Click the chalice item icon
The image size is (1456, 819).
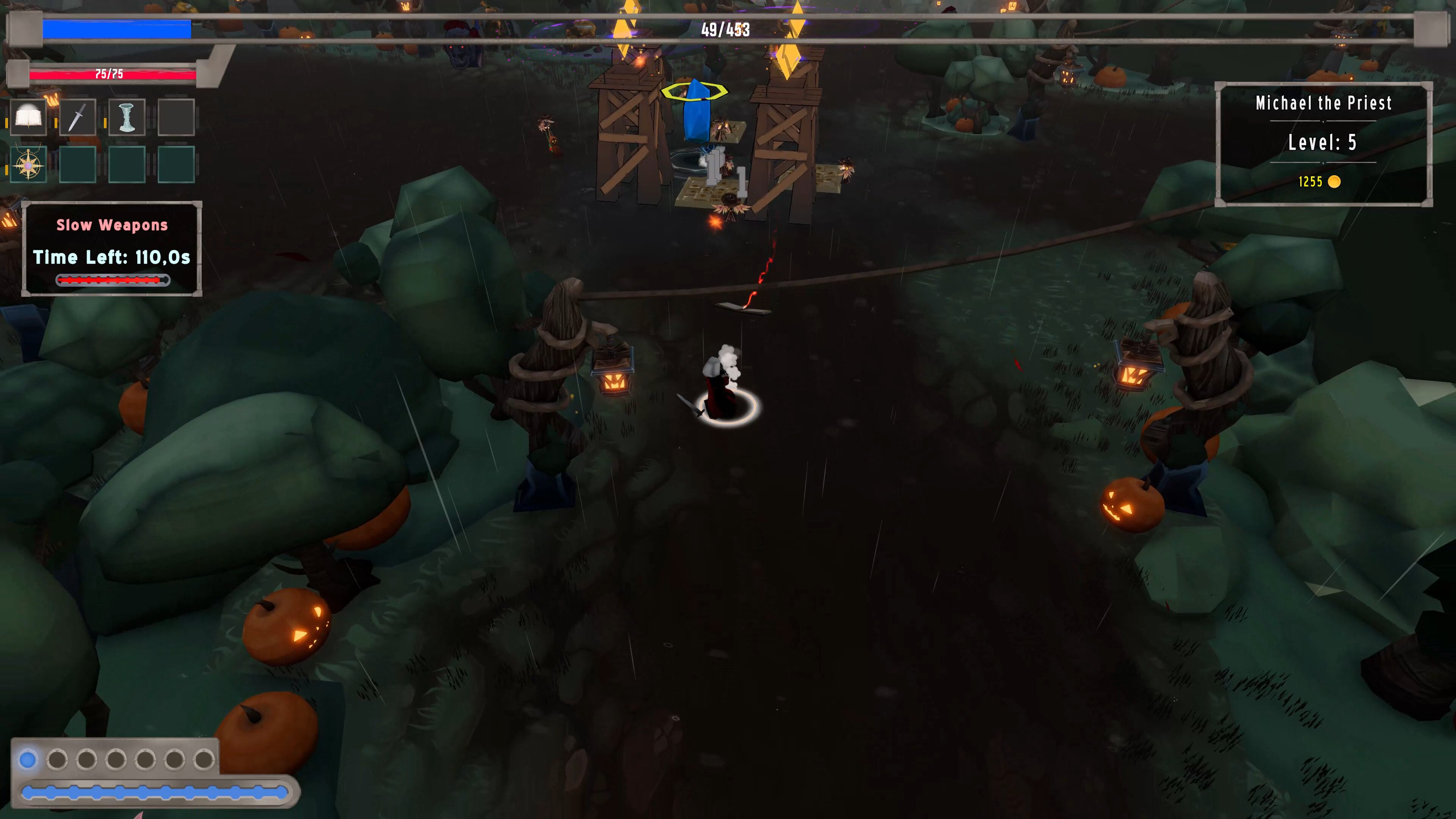tap(127, 117)
